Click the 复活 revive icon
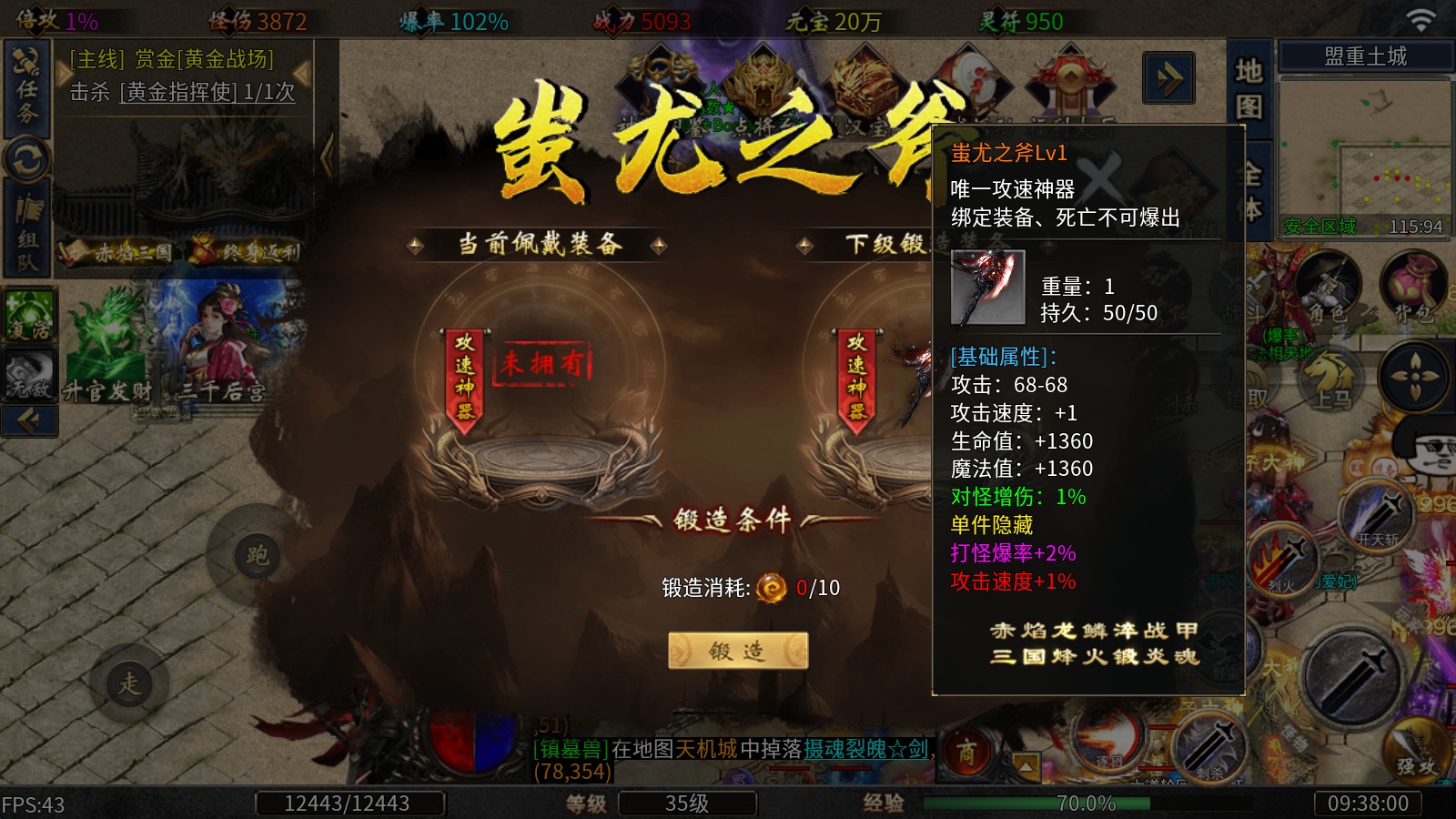Viewport: 1456px width, 819px height. 30,314
